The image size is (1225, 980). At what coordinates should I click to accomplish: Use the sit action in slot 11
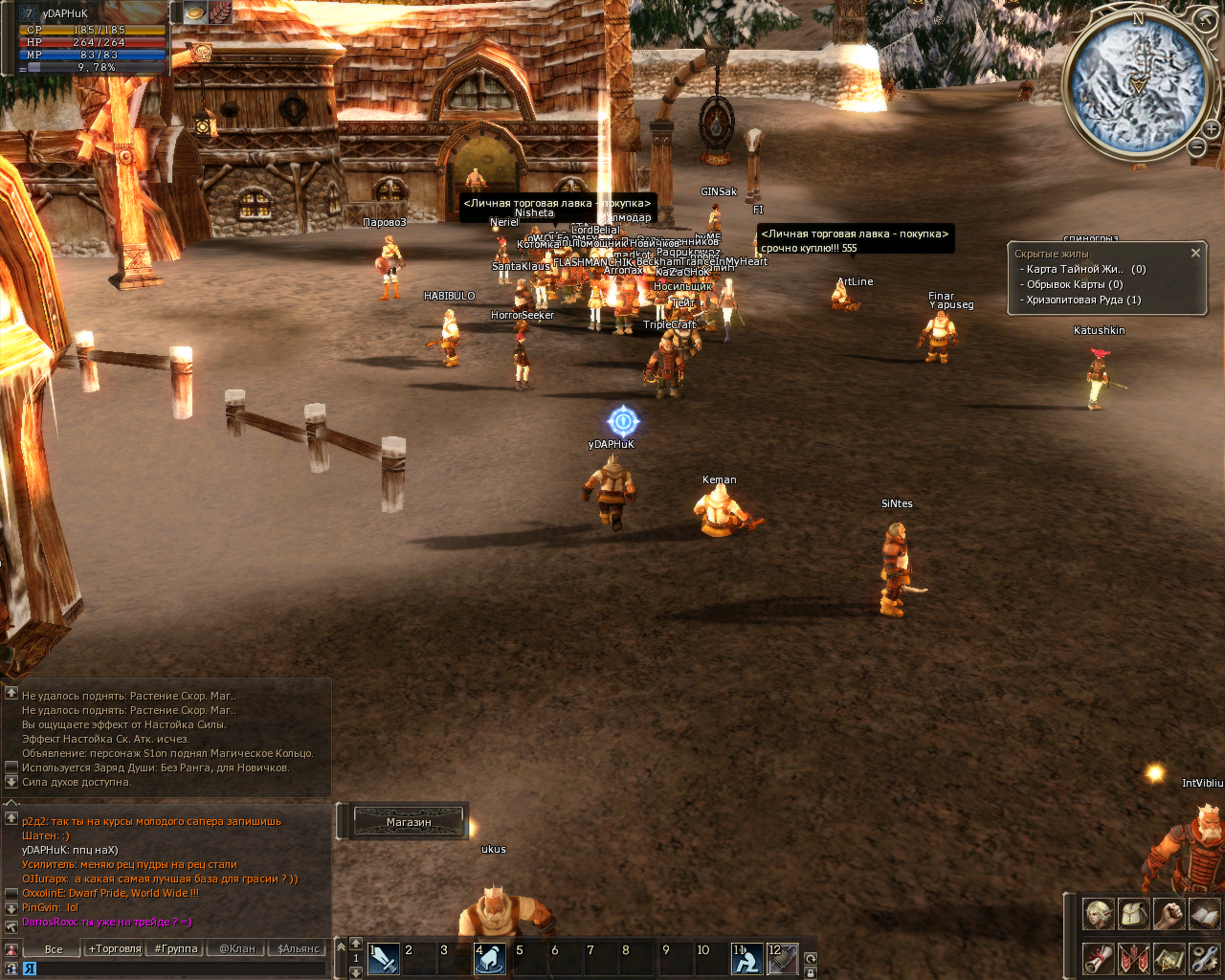click(x=746, y=958)
